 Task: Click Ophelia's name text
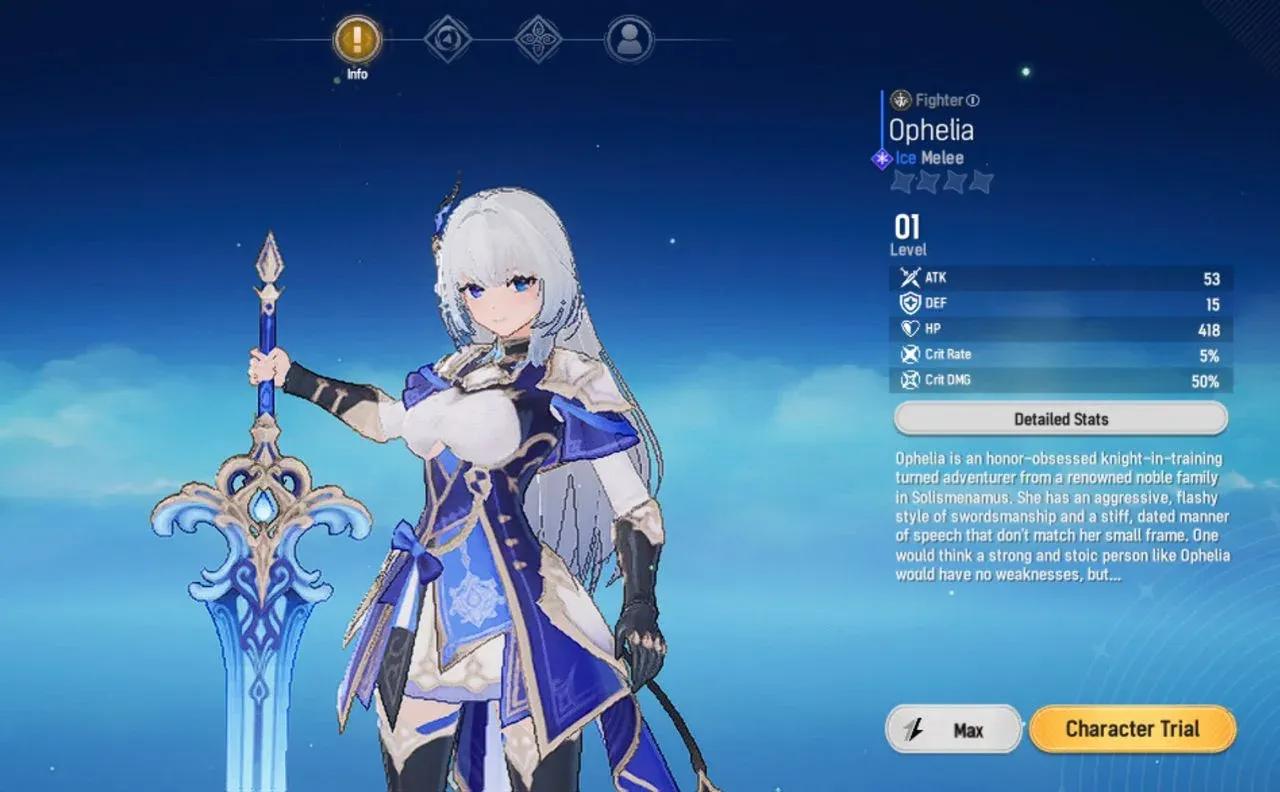click(x=931, y=129)
